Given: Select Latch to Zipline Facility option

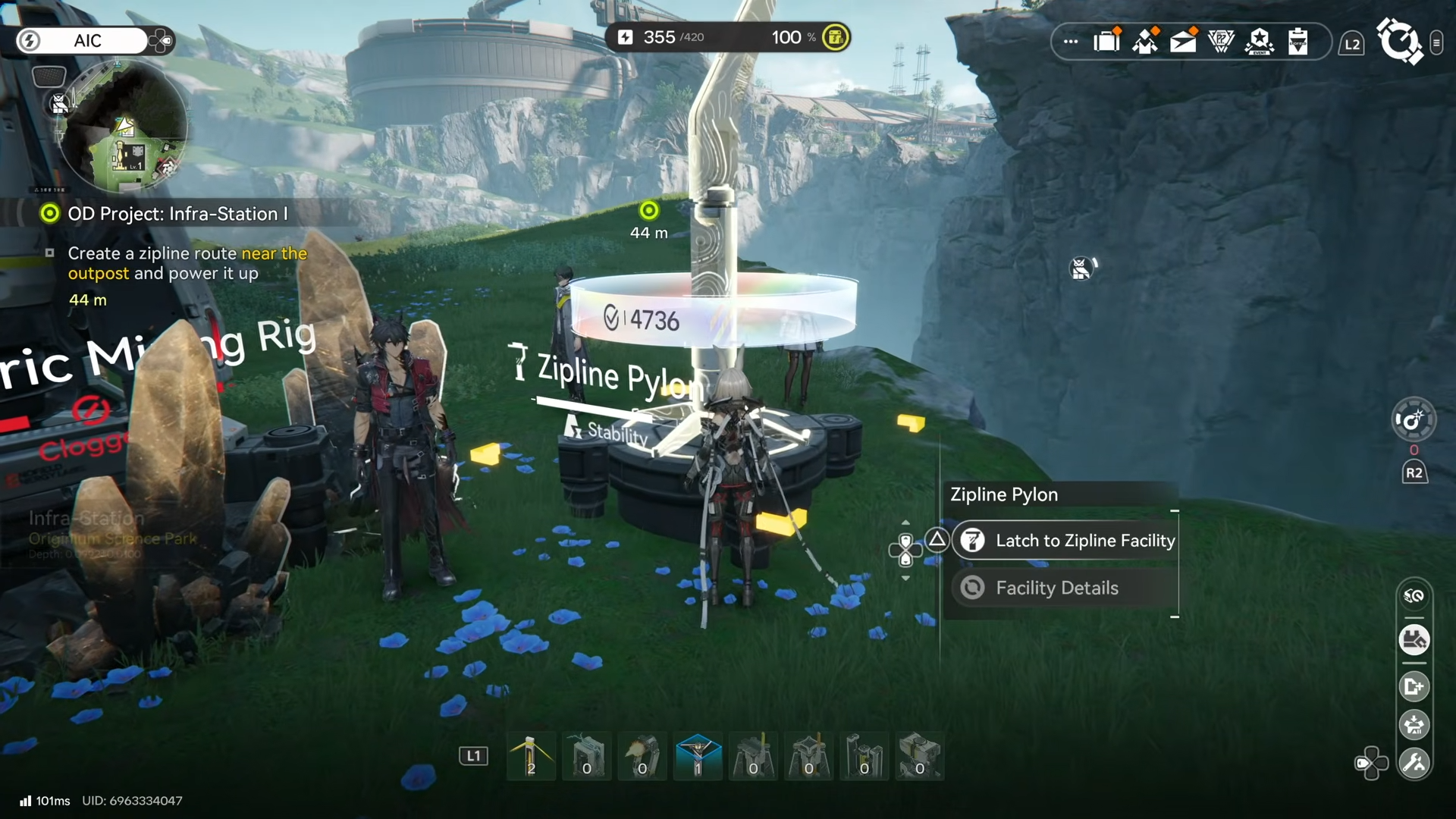Looking at the screenshot, I should [1065, 541].
